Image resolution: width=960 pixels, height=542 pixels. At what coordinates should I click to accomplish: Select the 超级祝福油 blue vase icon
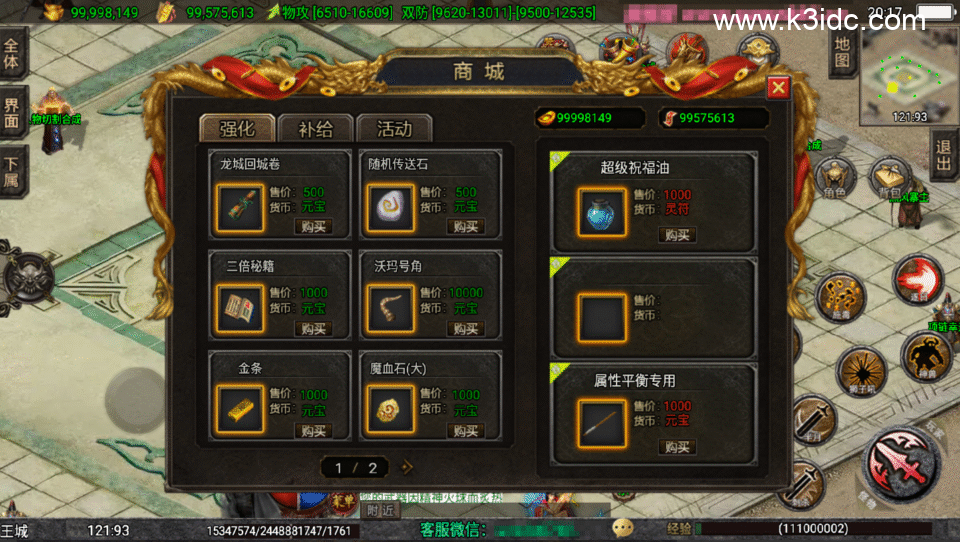(x=602, y=211)
